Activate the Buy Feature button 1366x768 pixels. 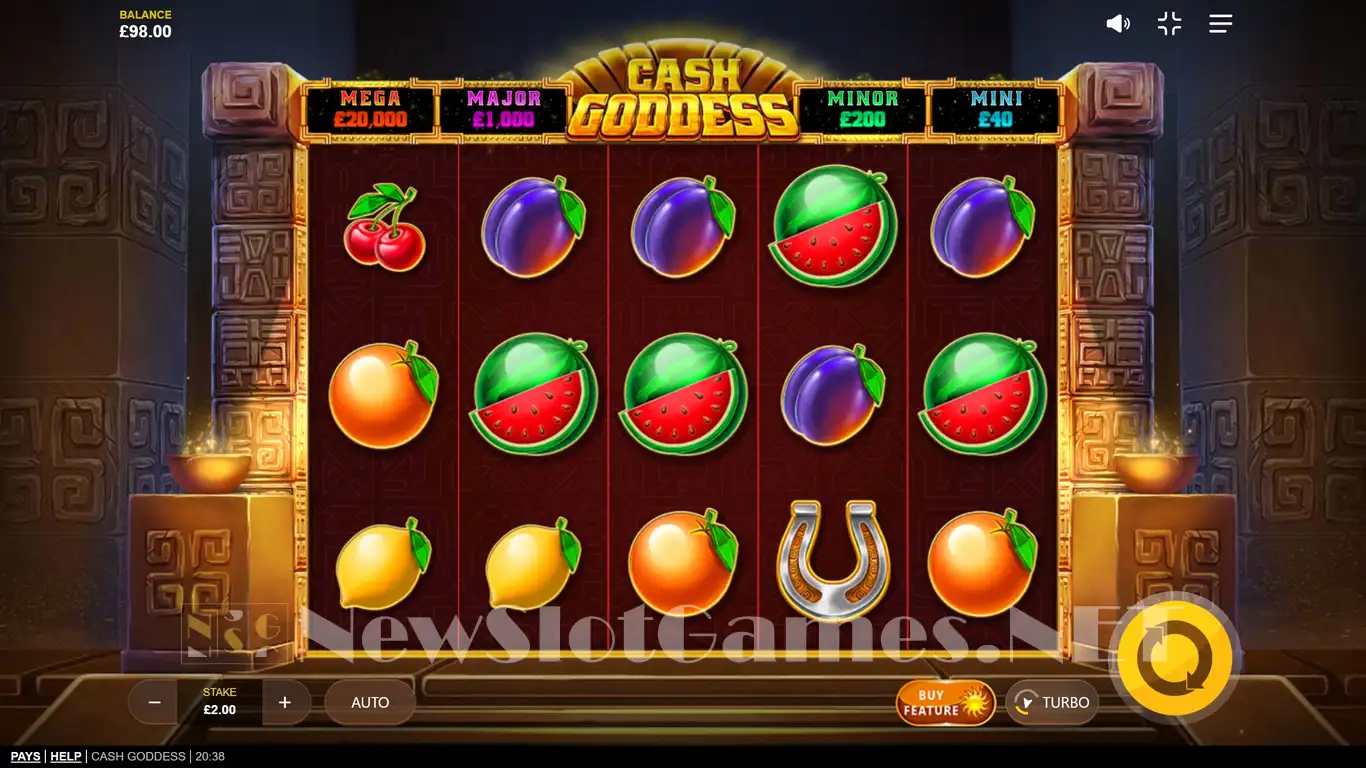click(x=945, y=703)
